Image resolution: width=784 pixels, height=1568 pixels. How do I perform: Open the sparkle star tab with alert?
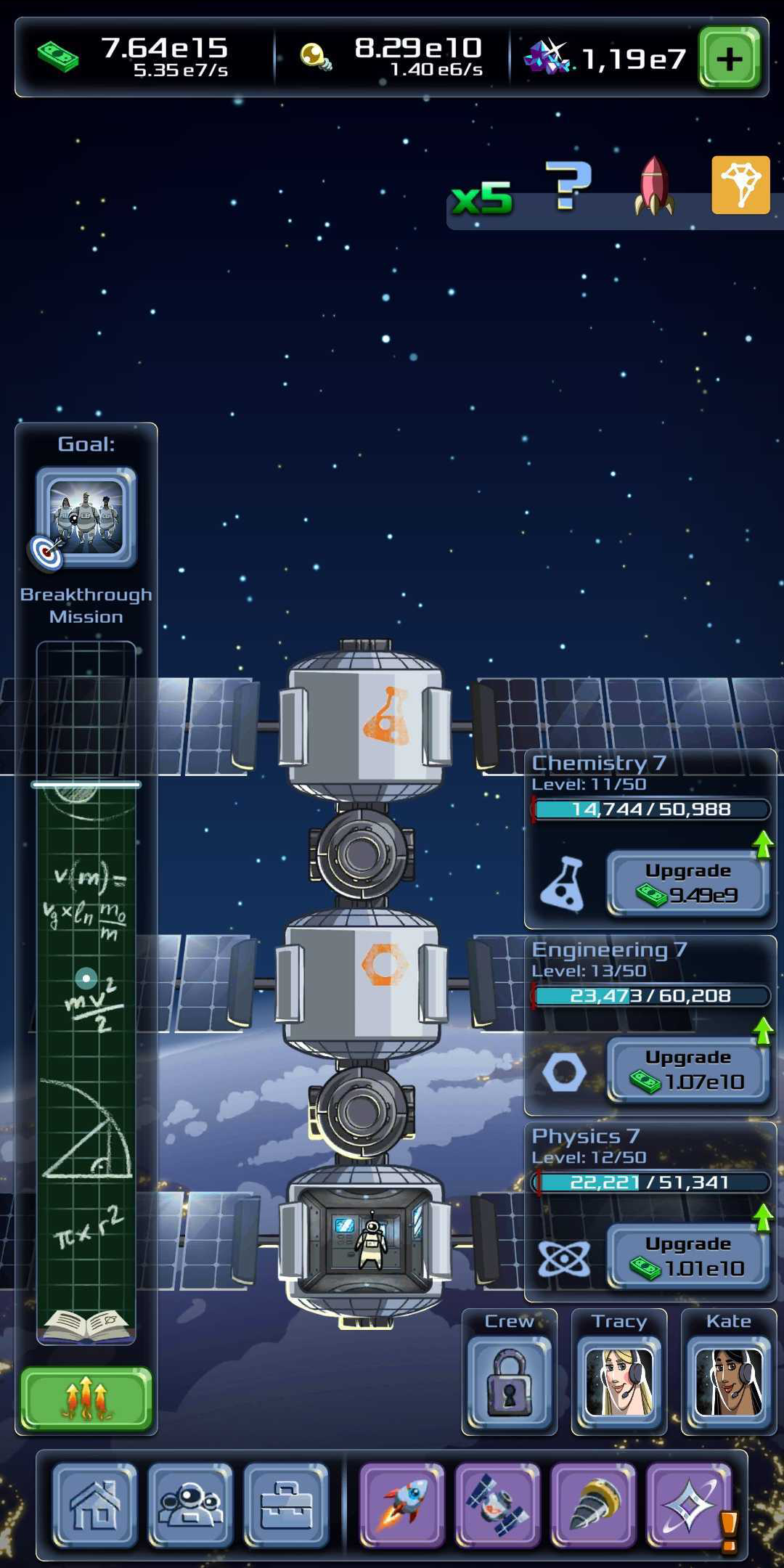tap(689, 1505)
